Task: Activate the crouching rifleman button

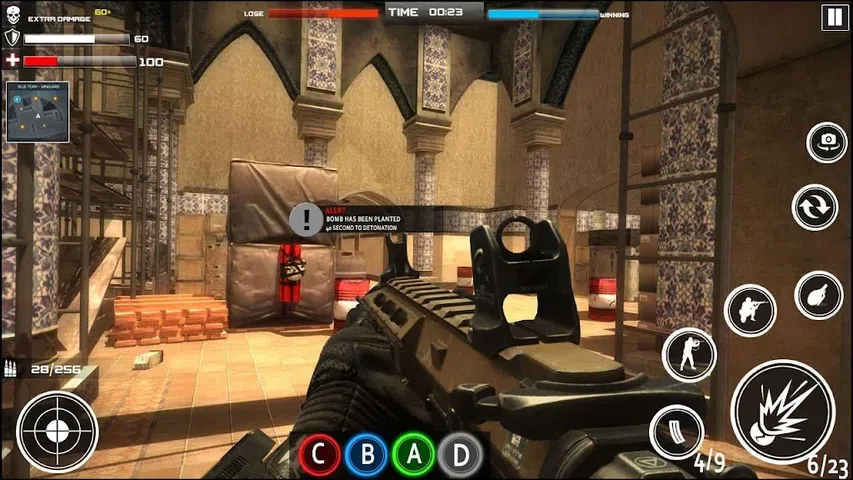Action: click(750, 311)
